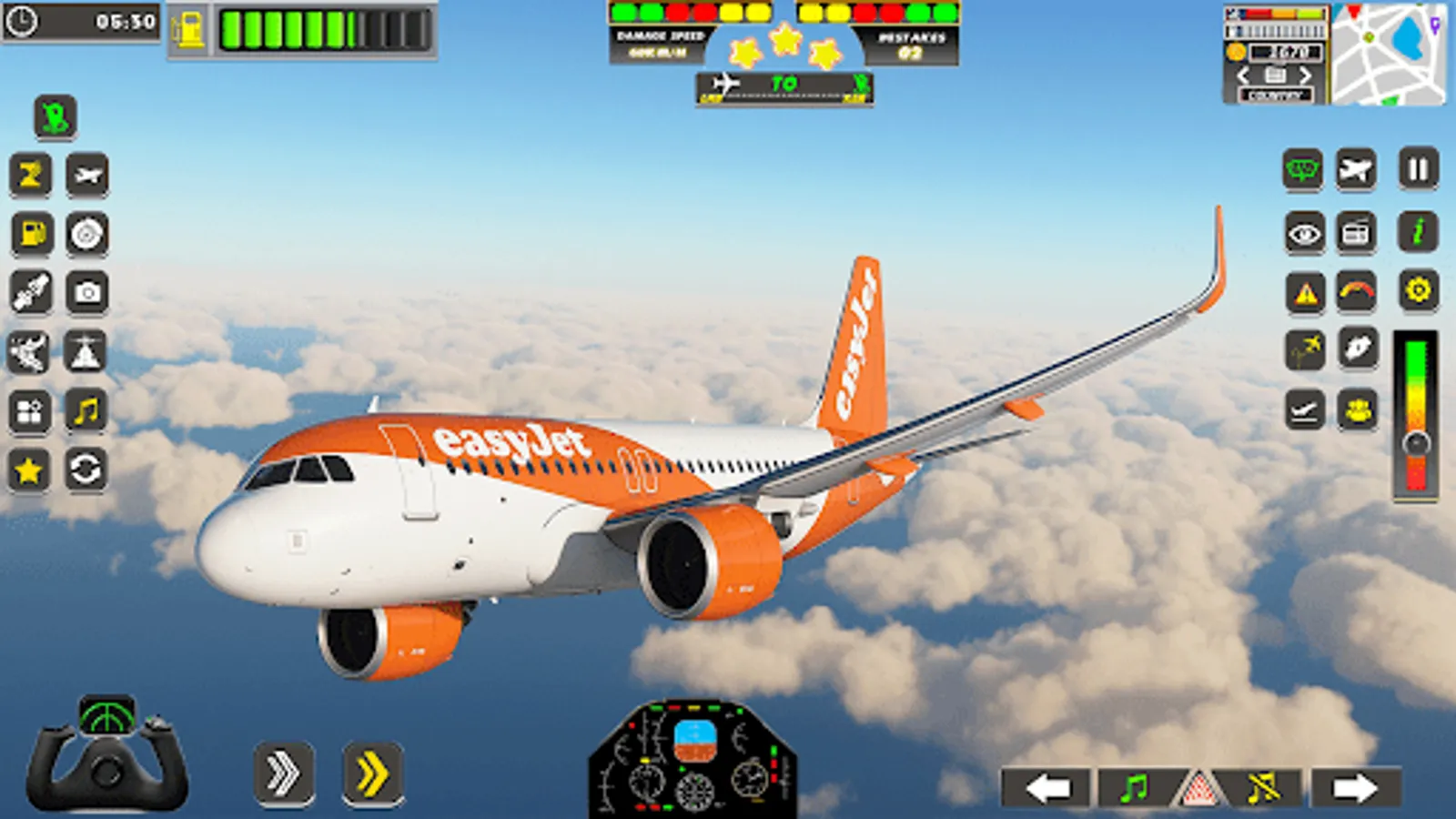The image size is (1456, 819).
Task: Click the warning triangle icon
Action: click(1305, 289)
